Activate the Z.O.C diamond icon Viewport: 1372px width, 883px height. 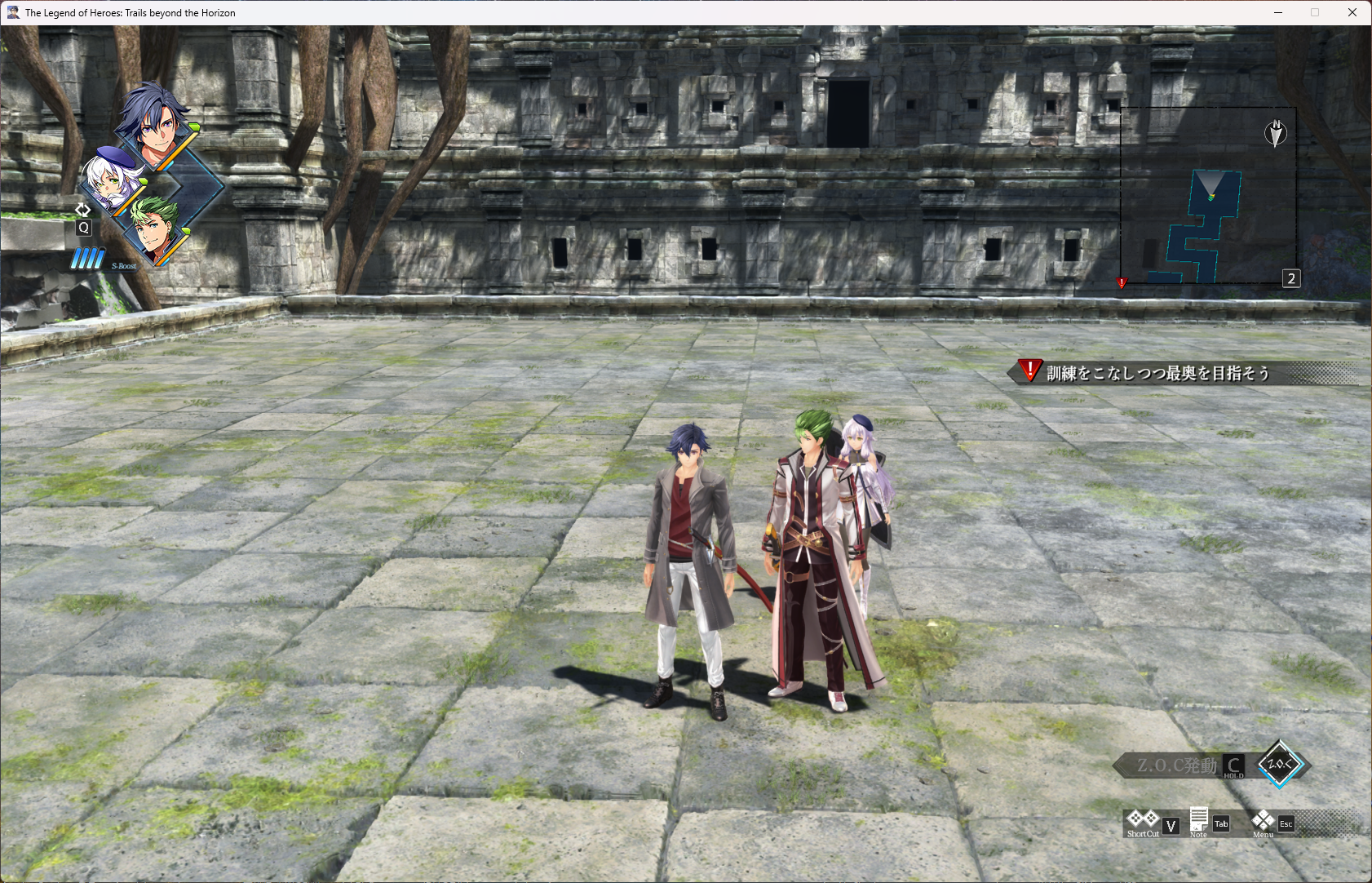(x=1279, y=765)
